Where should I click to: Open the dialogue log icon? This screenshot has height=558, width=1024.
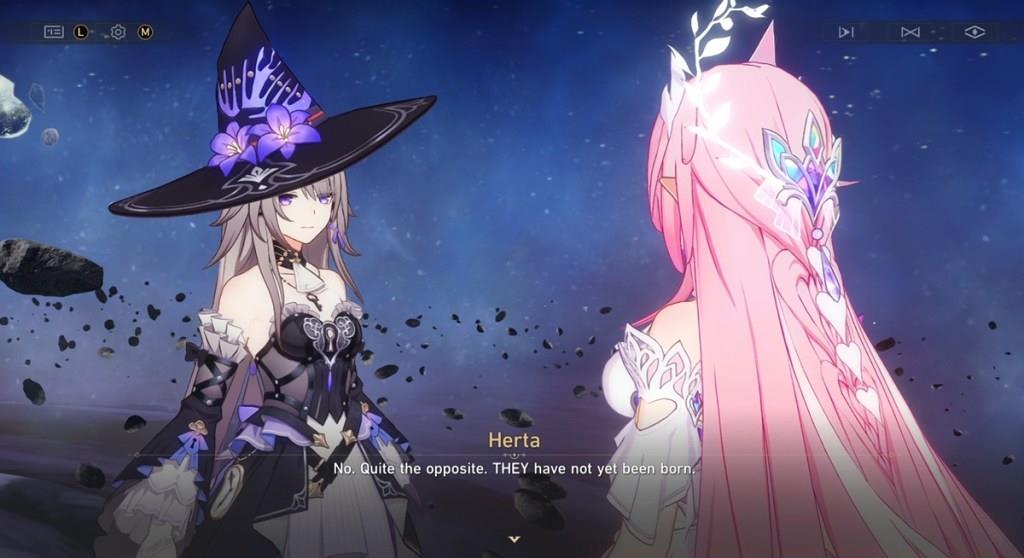click(54, 32)
